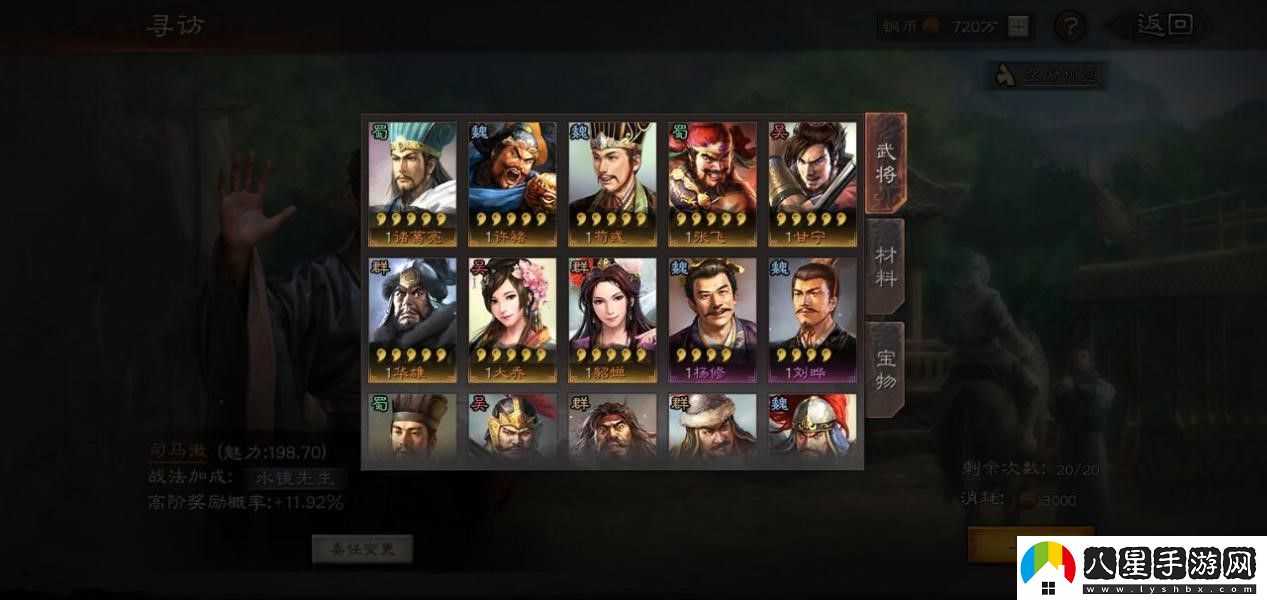Pick the 大乔 general card
This screenshot has height=600, width=1267.
point(512,320)
